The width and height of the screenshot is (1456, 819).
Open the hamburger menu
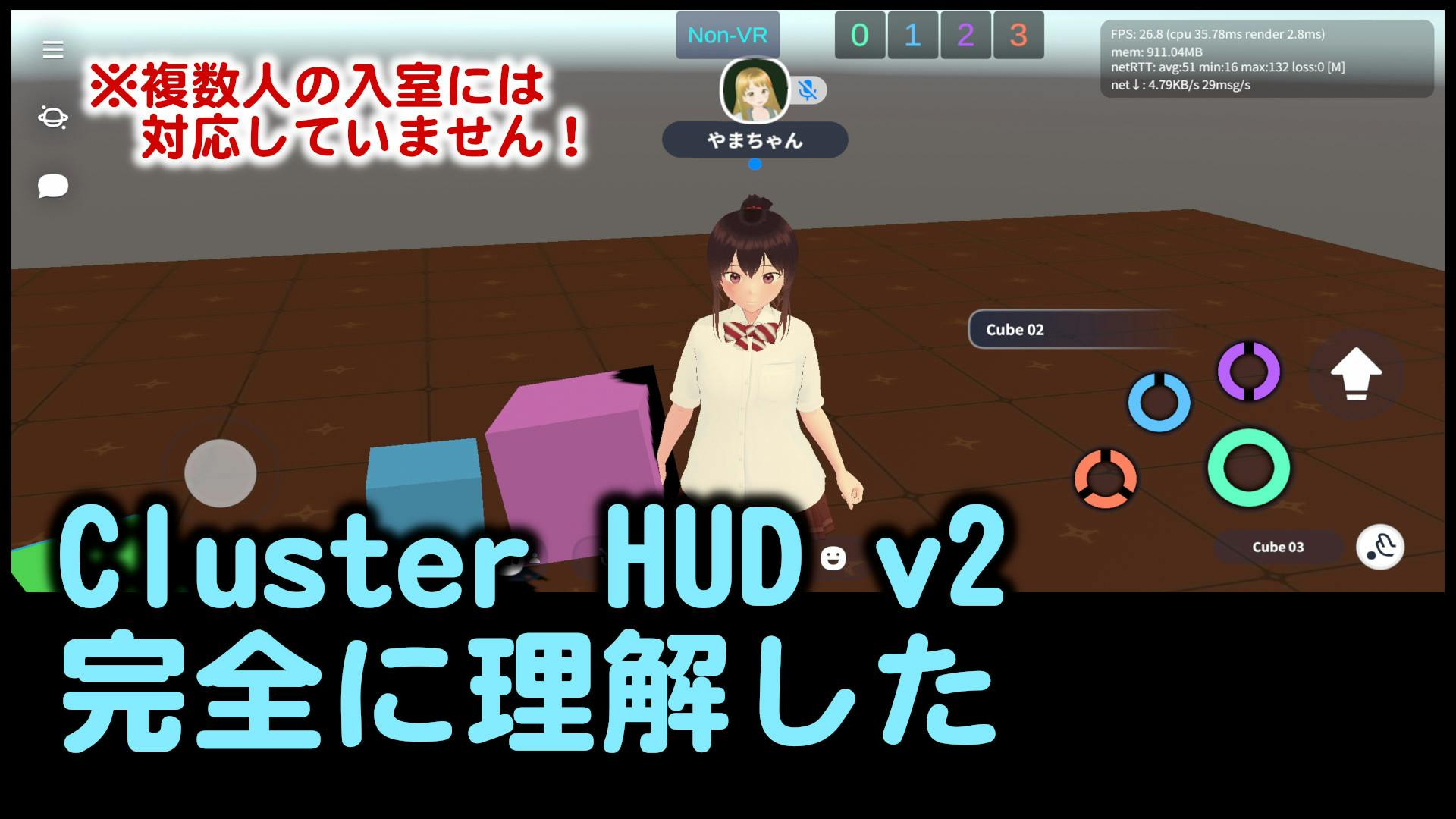point(53,48)
